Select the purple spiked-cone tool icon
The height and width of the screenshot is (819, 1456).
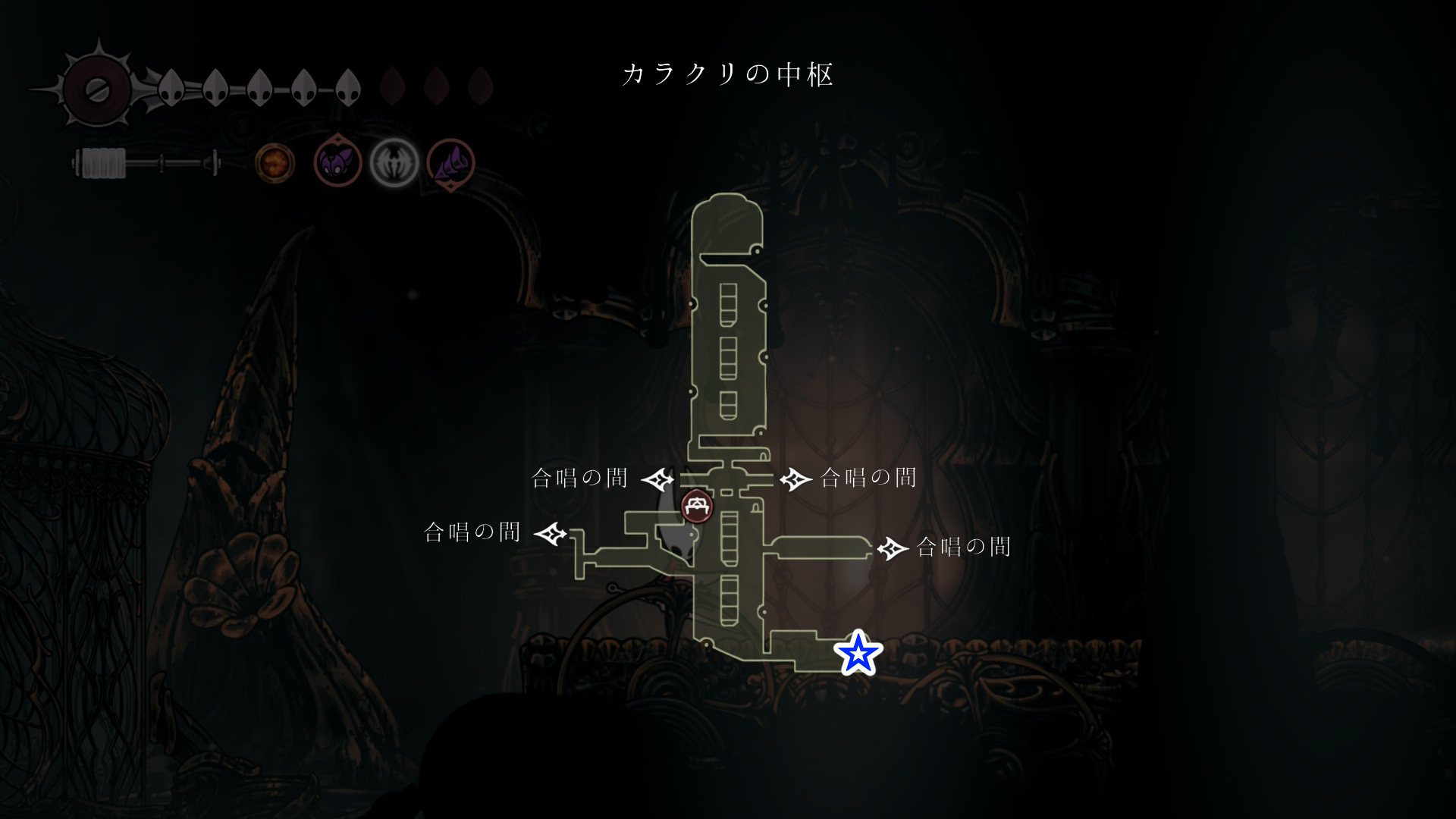[451, 162]
